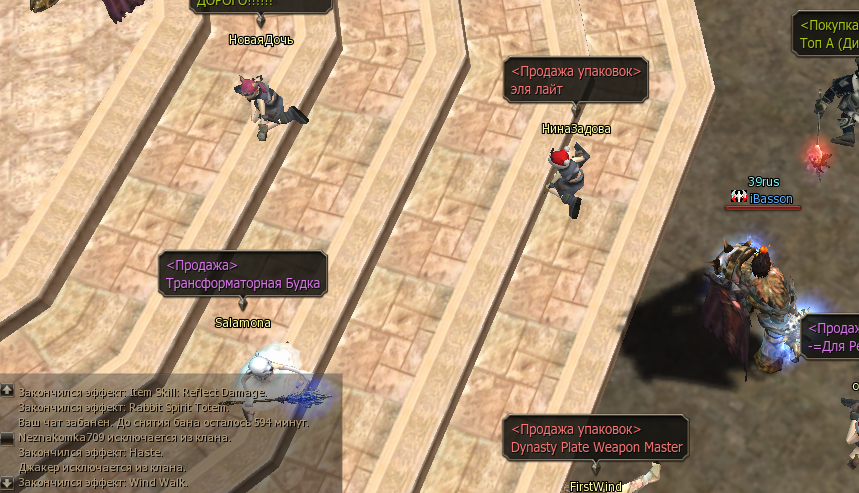Screen dimensions: 859x493
Task: Open the 'Dynasty Plate Weapon Master' shop sign
Action: click(x=596, y=437)
